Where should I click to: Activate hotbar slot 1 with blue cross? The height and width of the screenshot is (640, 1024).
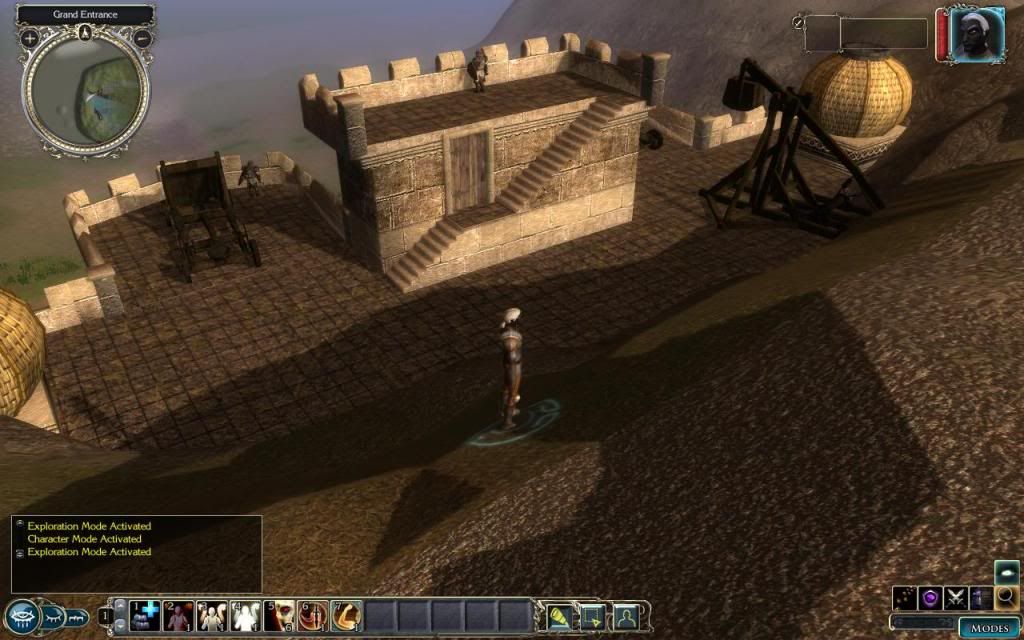point(146,616)
